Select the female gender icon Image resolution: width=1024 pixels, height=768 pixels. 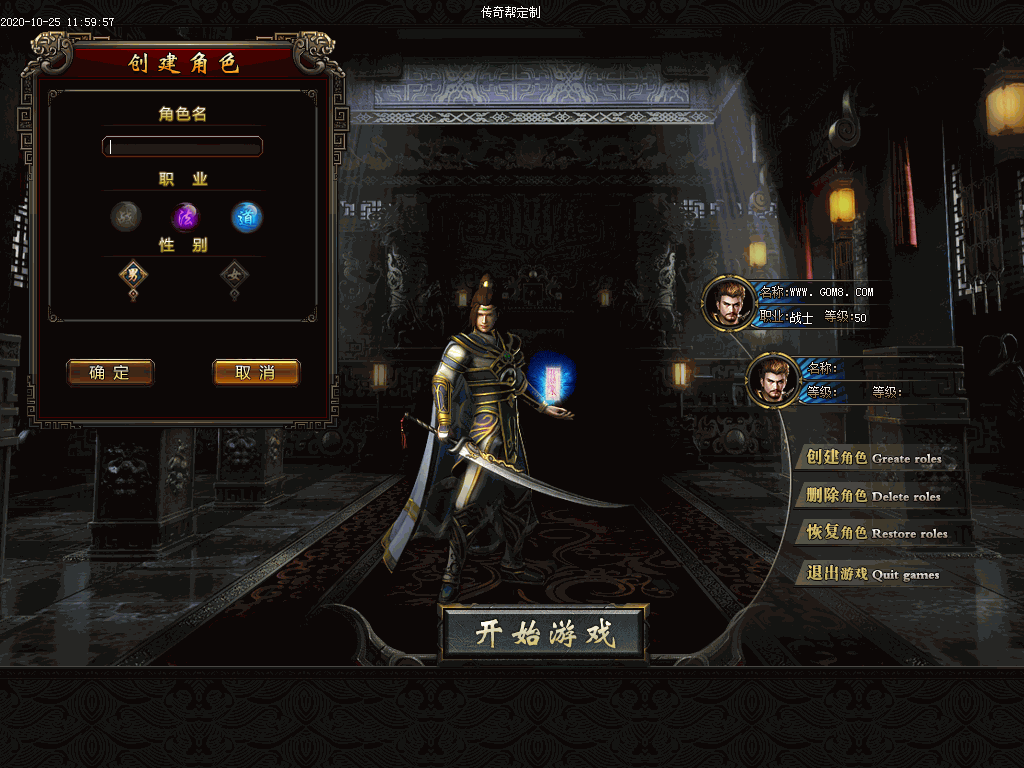pyautogui.click(x=234, y=273)
